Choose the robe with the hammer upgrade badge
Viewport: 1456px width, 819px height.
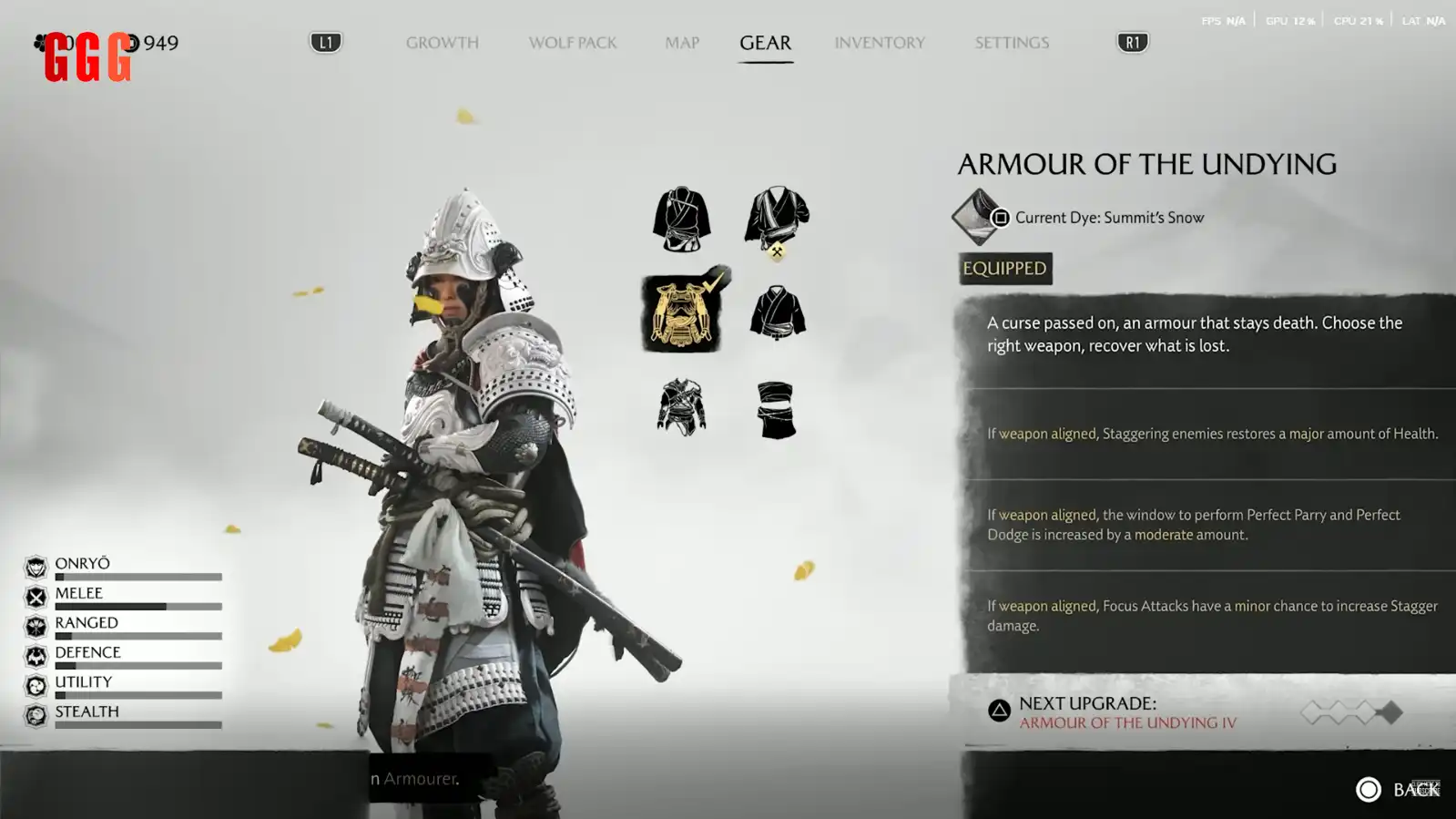point(776,220)
